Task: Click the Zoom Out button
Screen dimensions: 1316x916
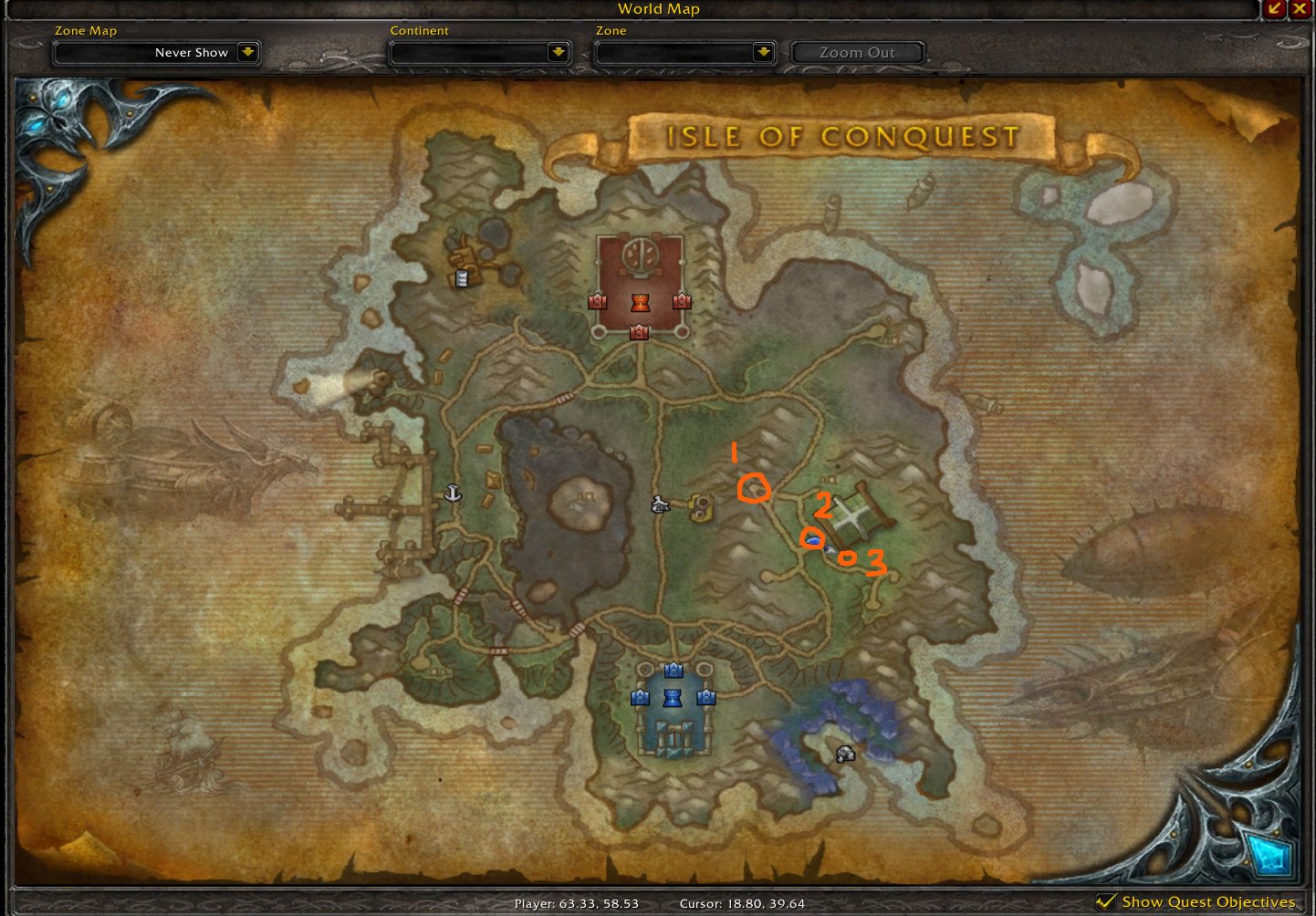Action: pyautogui.click(x=856, y=52)
